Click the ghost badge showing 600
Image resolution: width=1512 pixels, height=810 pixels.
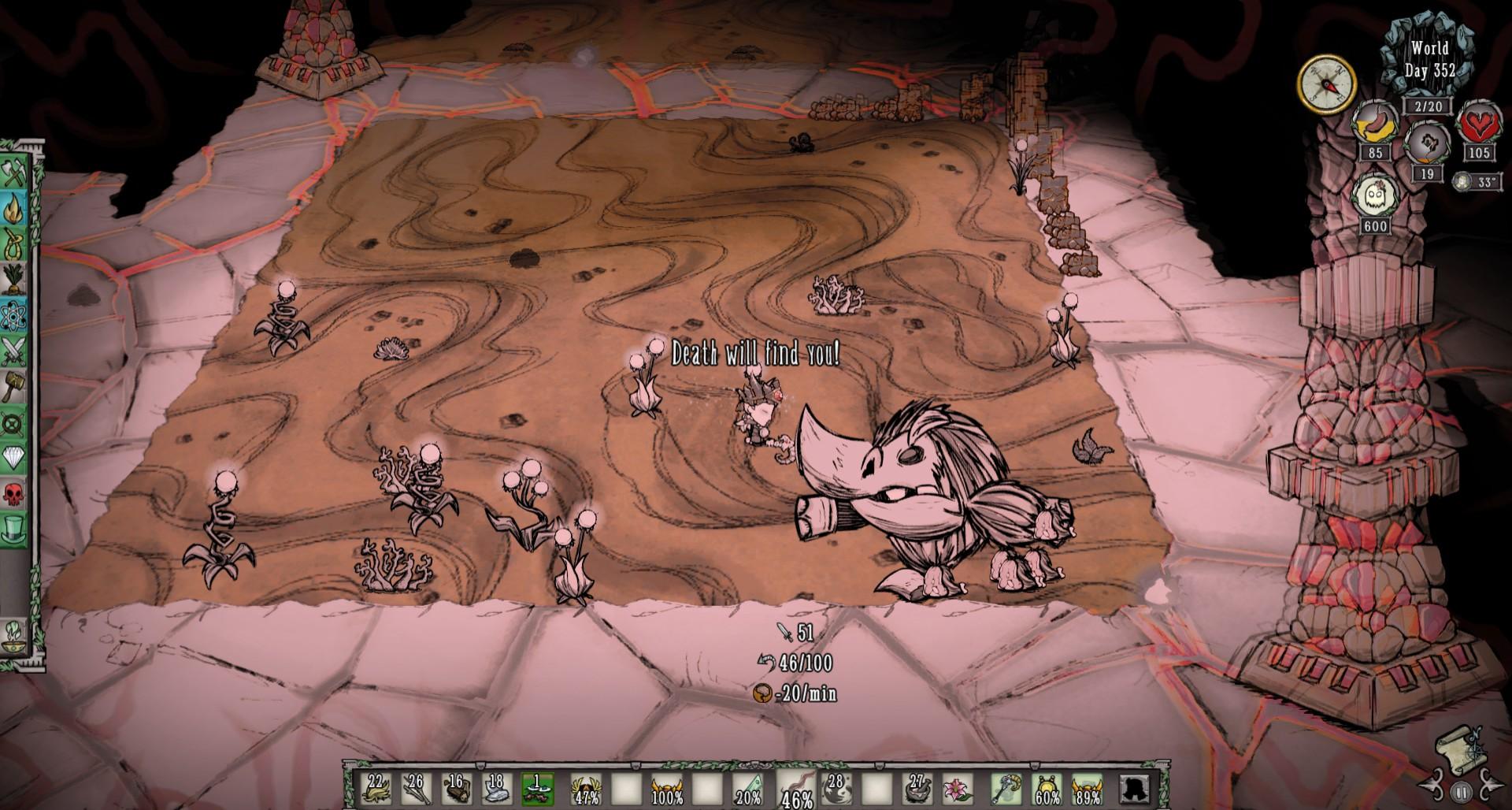click(x=1377, y=198)
